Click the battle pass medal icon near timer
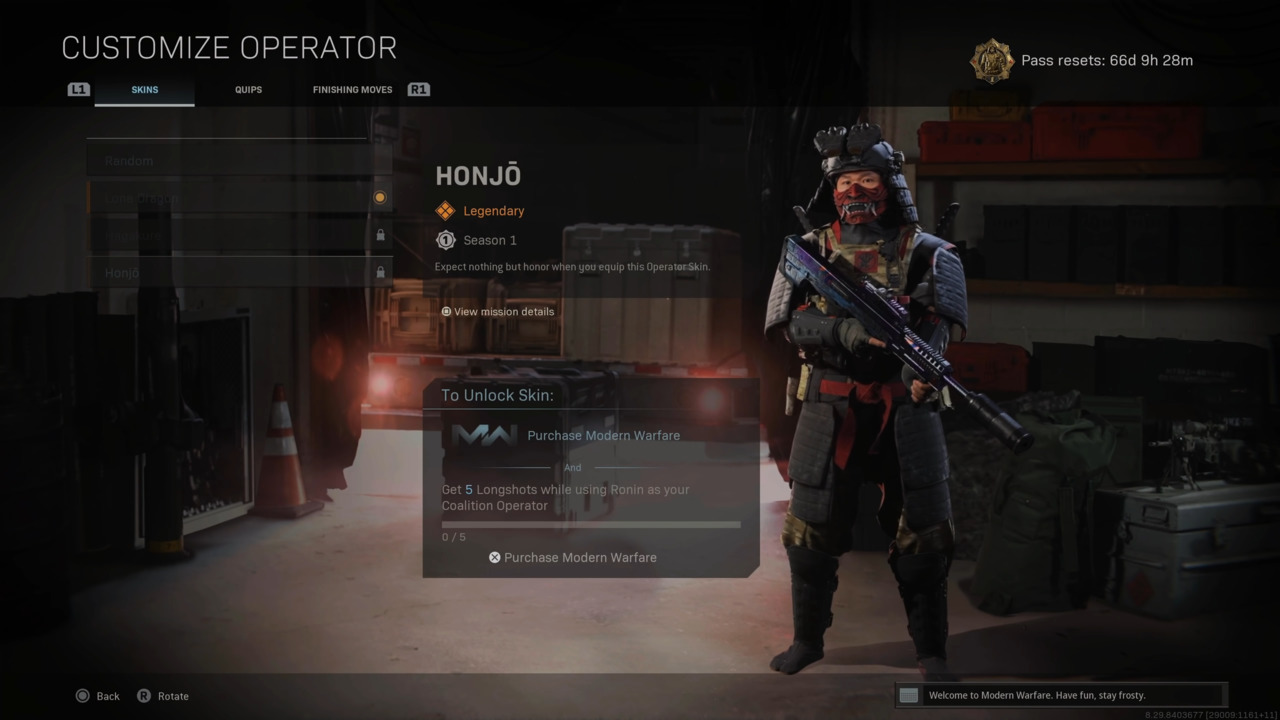The width and height of the screenshot is (1280, 720). [991, 60]
